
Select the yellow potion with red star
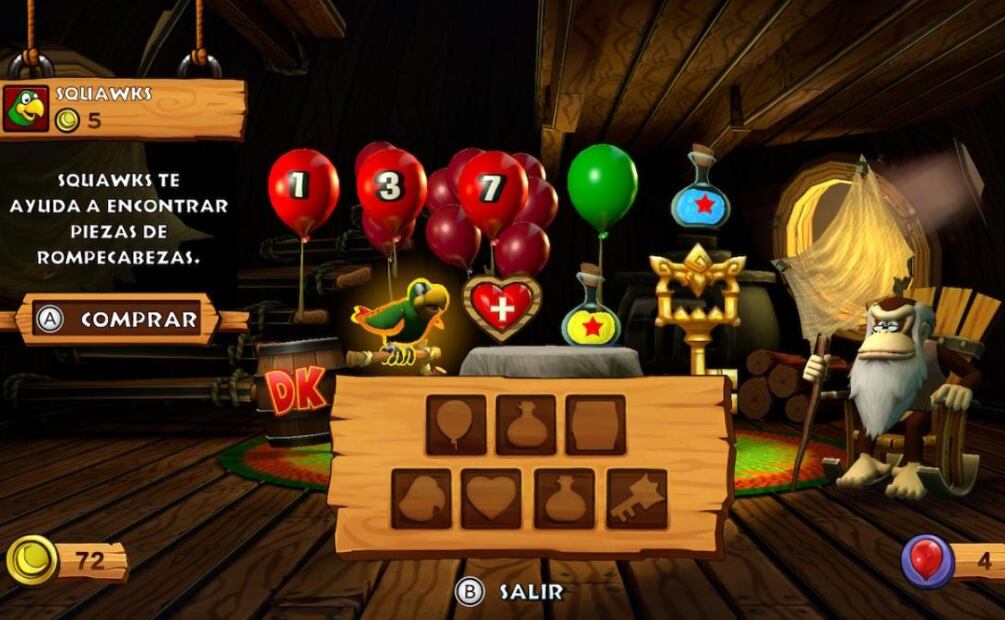click(590, 318)
